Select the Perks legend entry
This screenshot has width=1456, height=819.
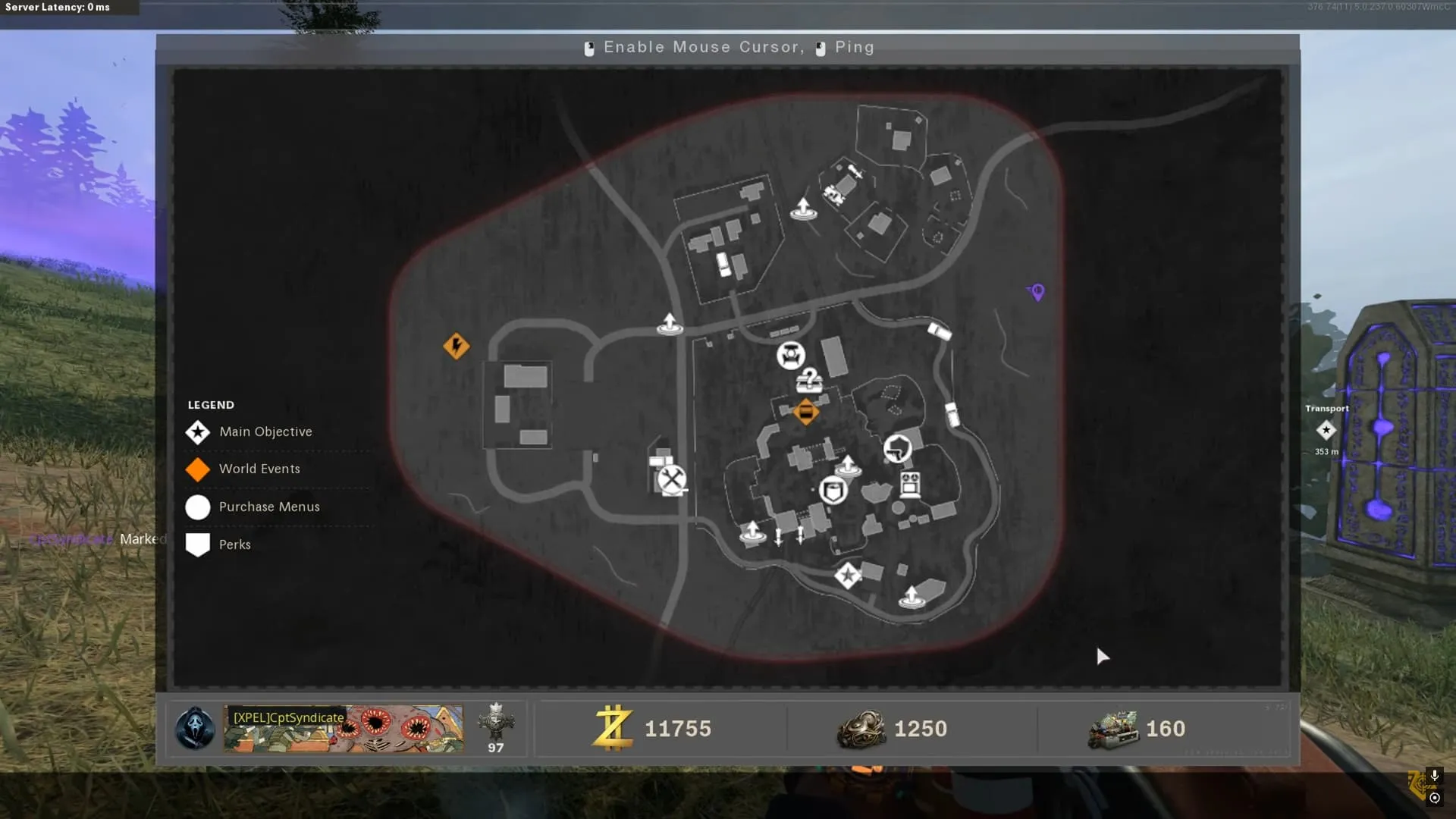click(x=234, y=544)
